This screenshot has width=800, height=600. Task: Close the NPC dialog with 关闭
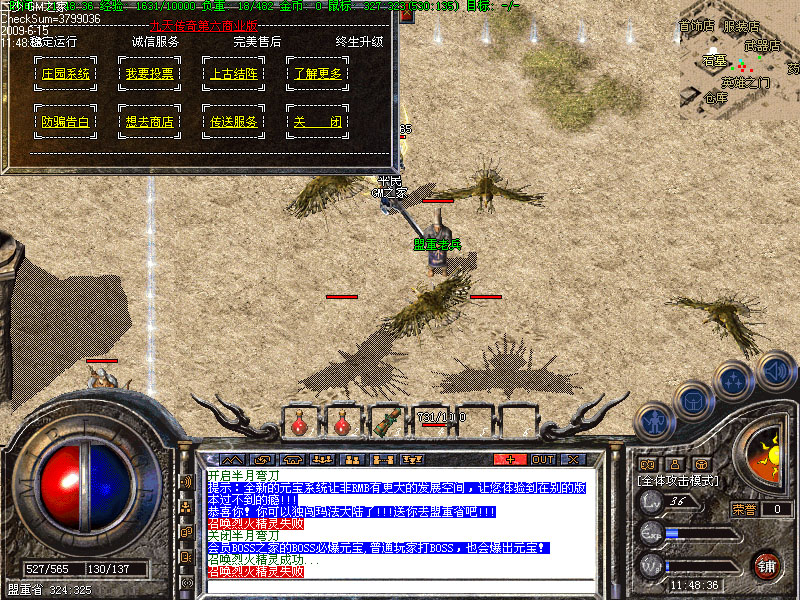(x=318, y=122)
